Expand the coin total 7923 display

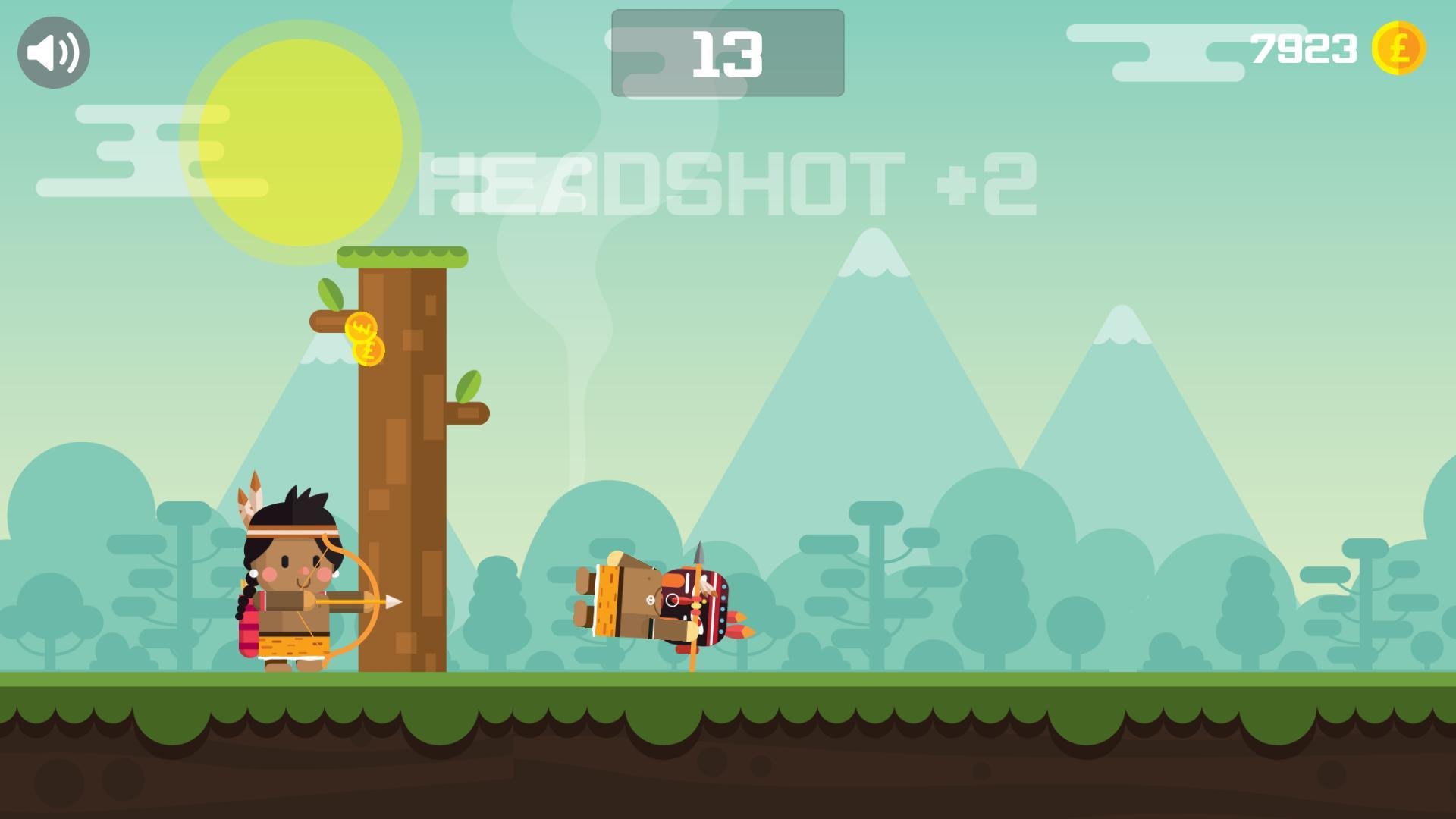click(x=1304, y=48)
